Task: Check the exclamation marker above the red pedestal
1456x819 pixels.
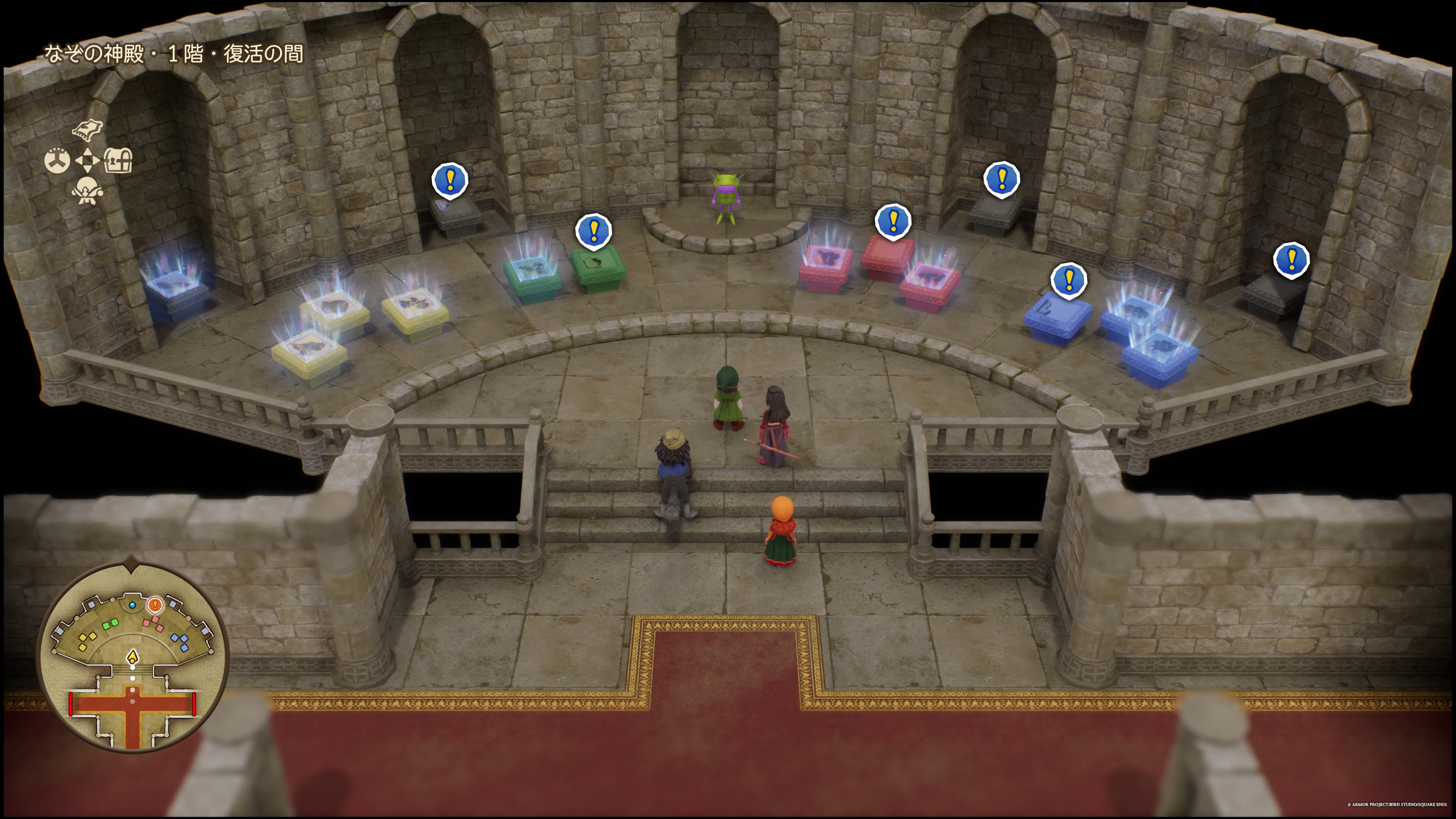Action: click(893, 221)
